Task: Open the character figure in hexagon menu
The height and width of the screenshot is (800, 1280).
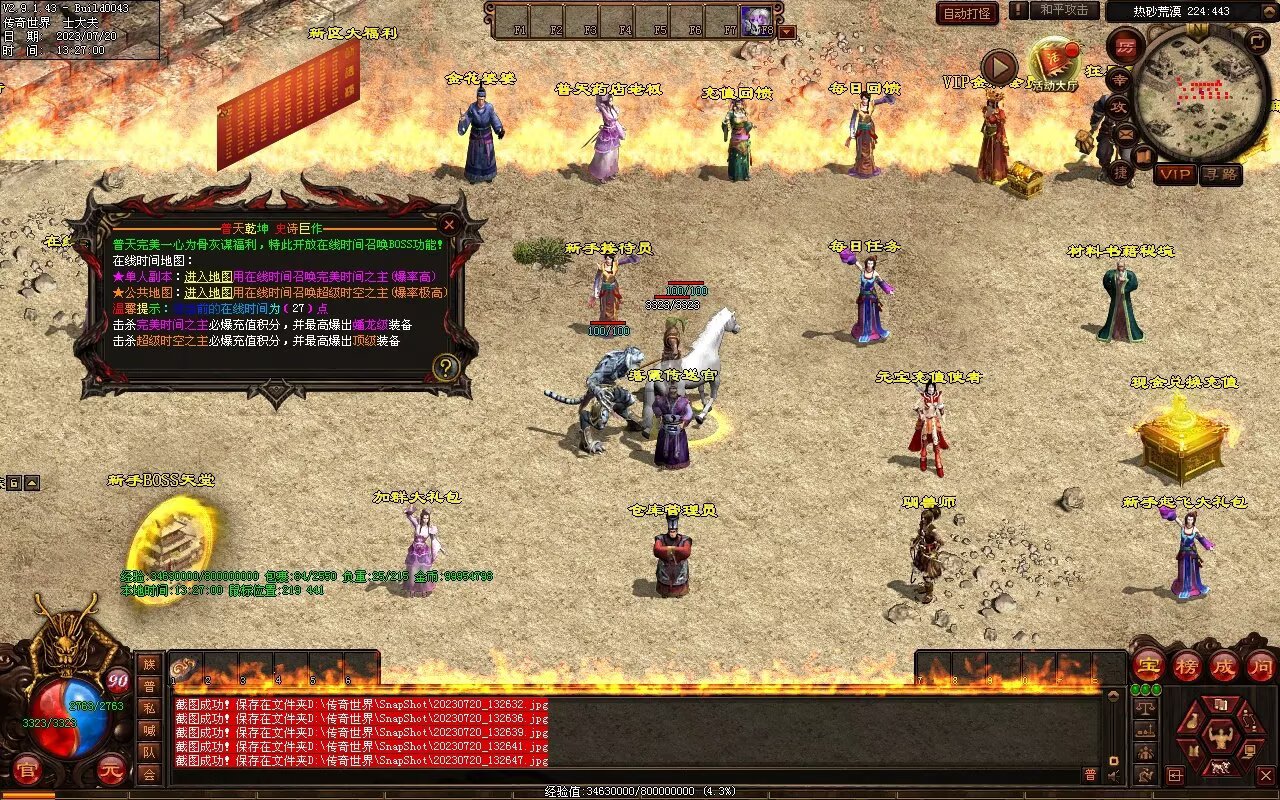Action: point(1219,738)
